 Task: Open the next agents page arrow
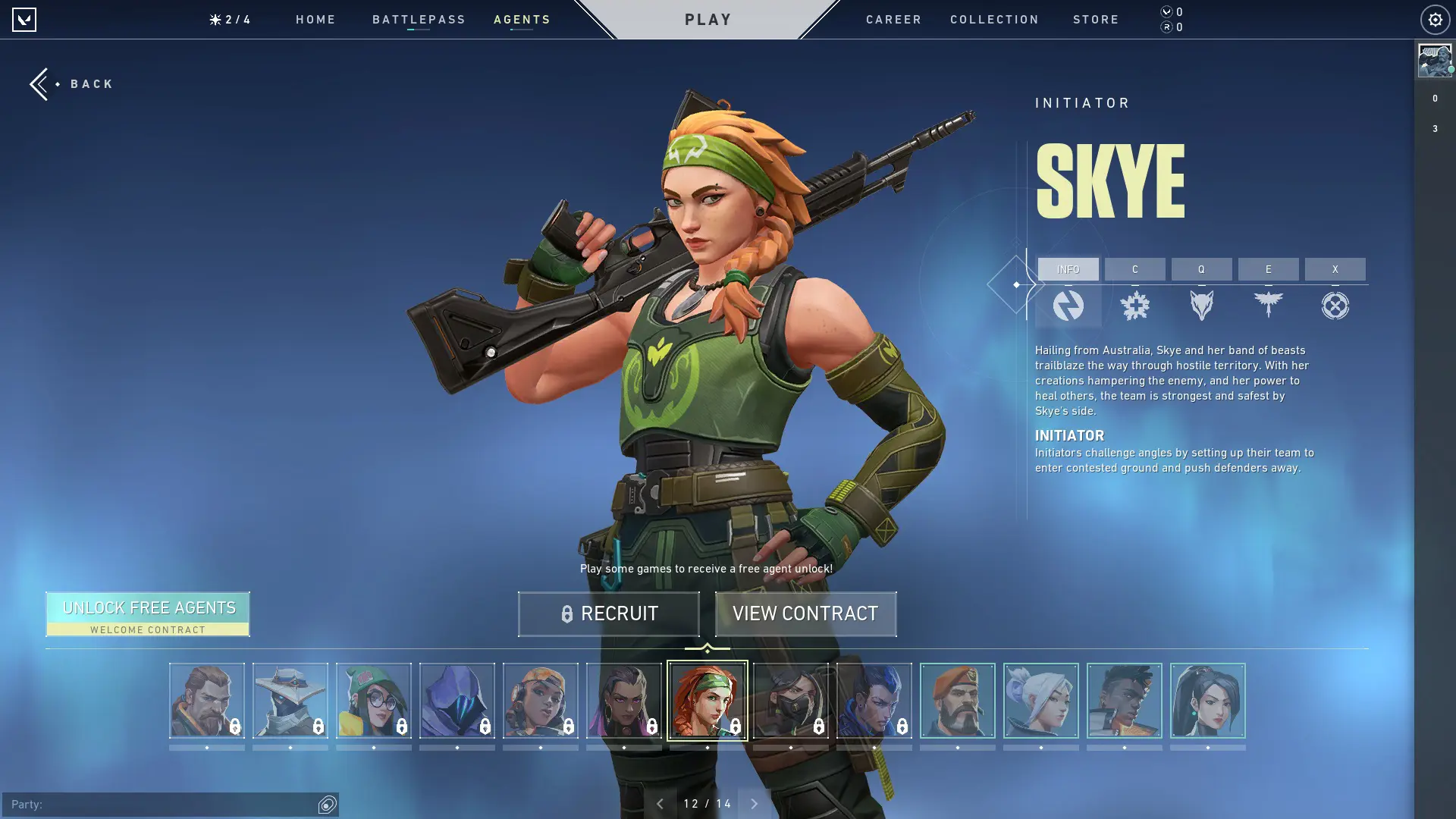tap(753, 803)
